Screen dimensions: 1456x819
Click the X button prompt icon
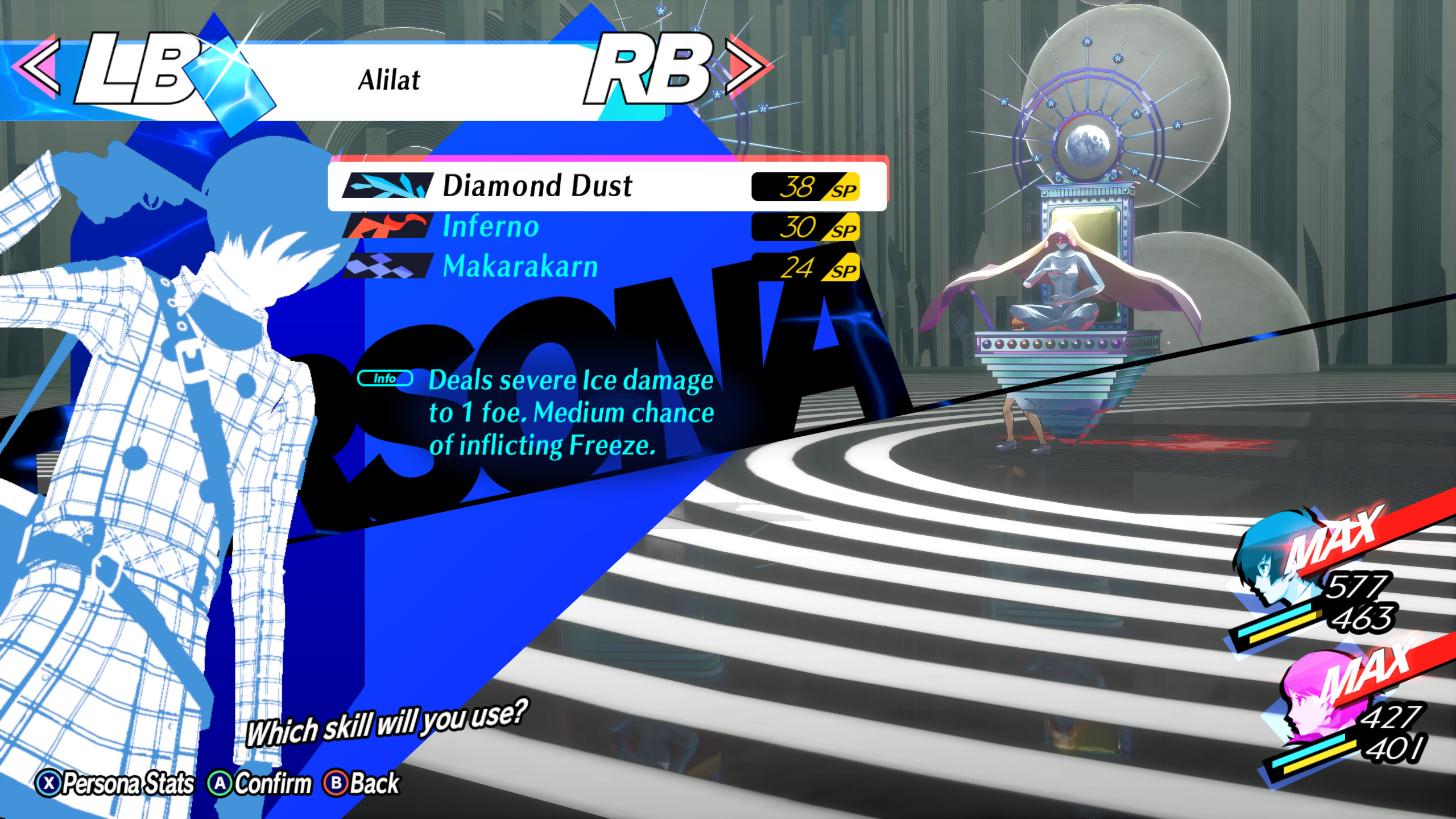(50, 784)
